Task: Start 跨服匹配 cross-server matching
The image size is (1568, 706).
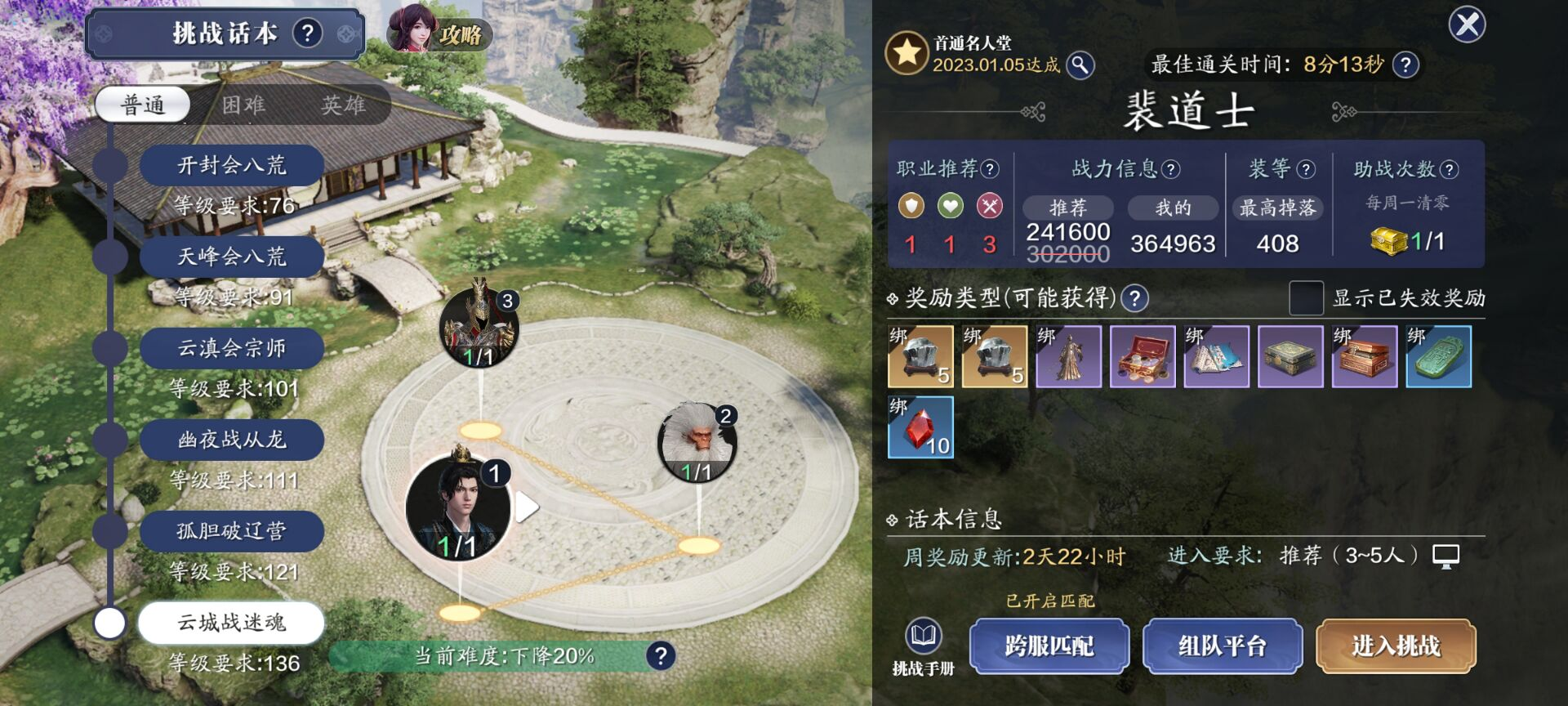Action: click(1049, 646)
